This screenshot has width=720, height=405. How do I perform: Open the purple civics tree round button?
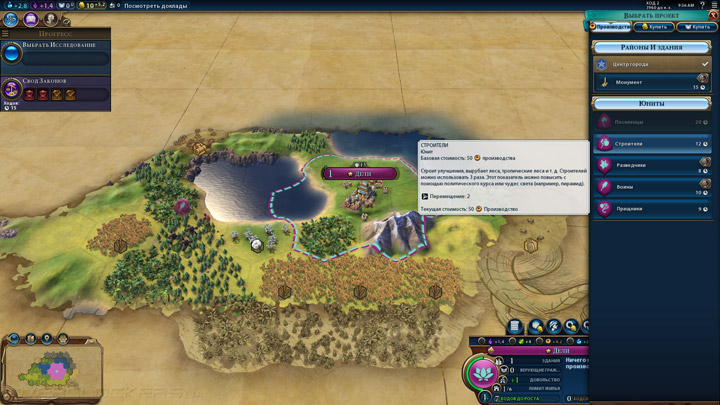click(x=31, y=20)
